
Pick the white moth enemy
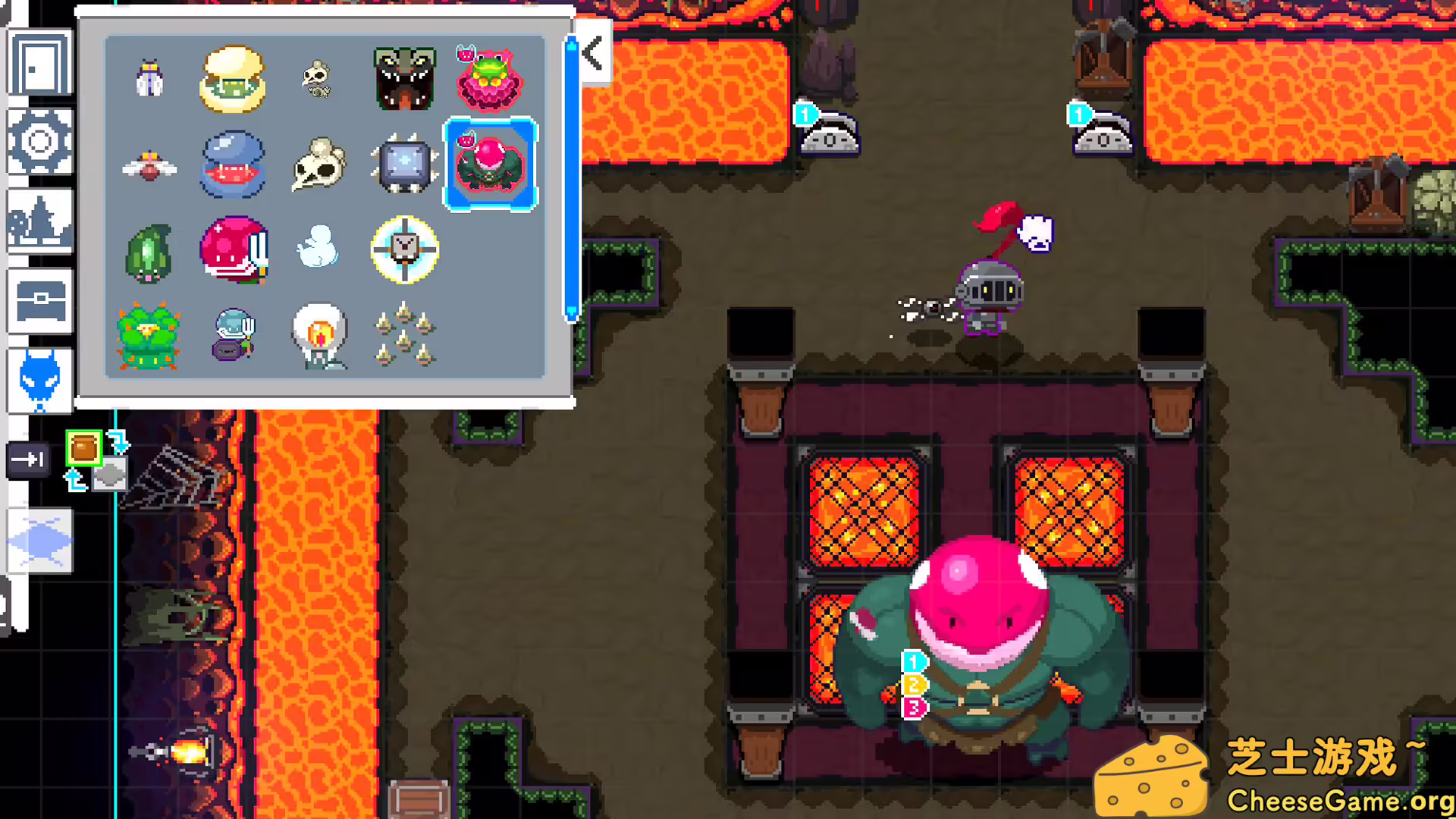[149, 80]
